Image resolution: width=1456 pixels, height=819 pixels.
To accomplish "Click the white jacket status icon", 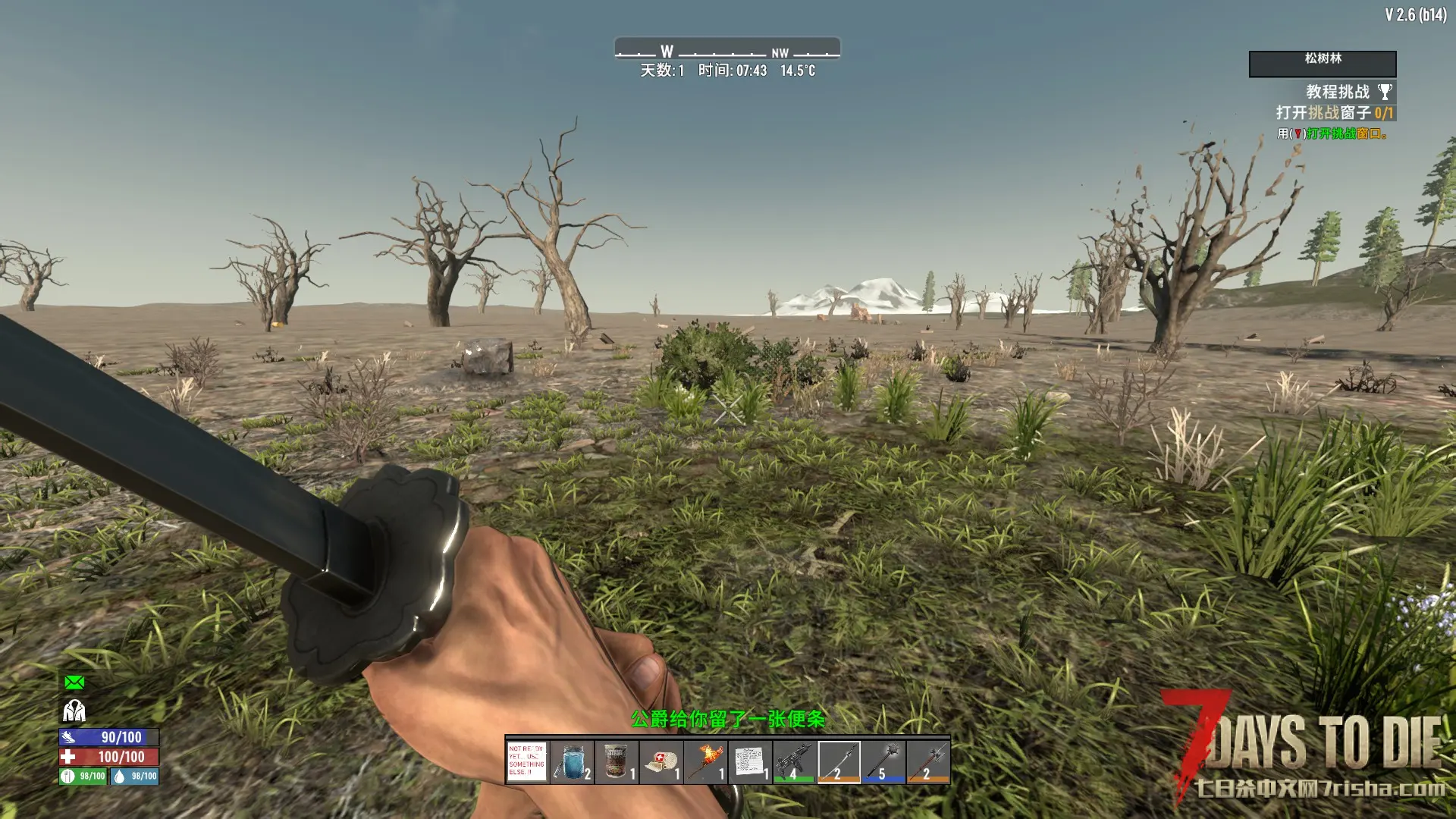I will coord(74,711).
